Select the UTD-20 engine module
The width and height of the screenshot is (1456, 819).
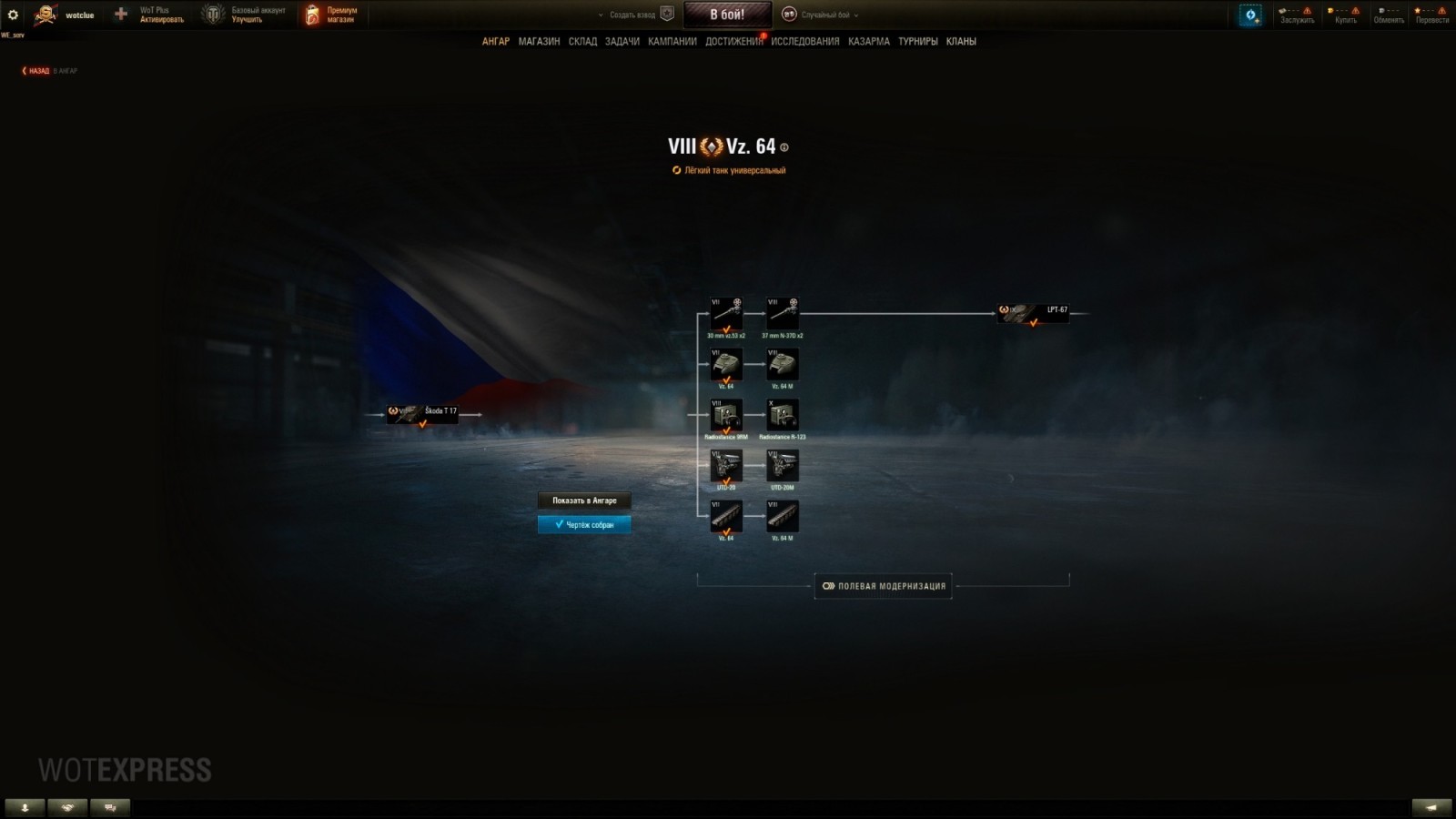tap(725, 466)
